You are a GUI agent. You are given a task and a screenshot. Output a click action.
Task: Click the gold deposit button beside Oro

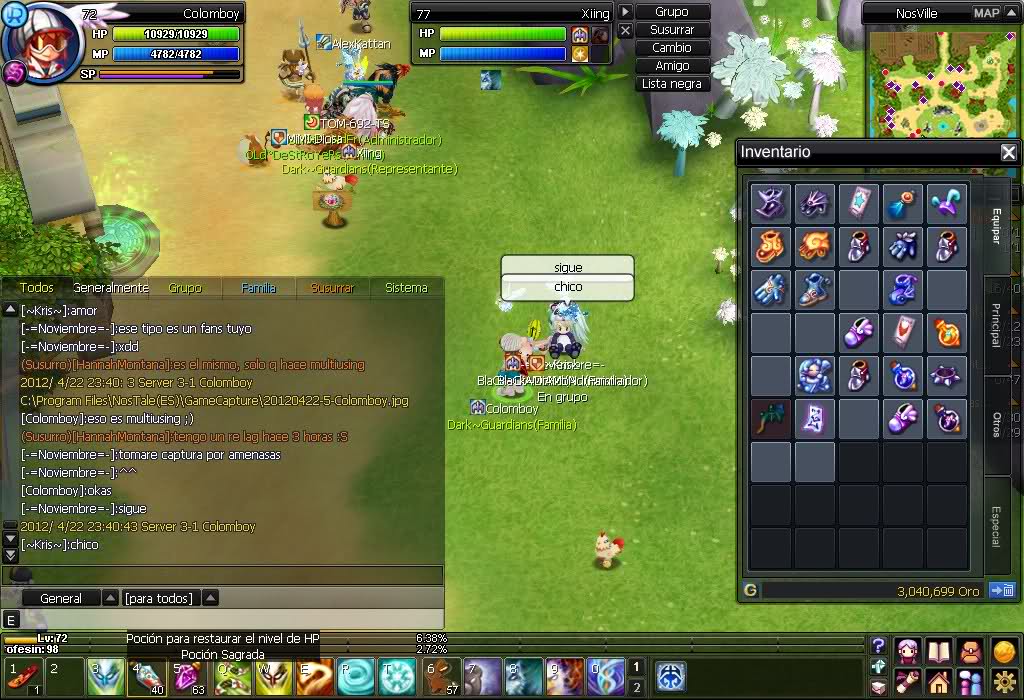click(x=1001, y=591)
